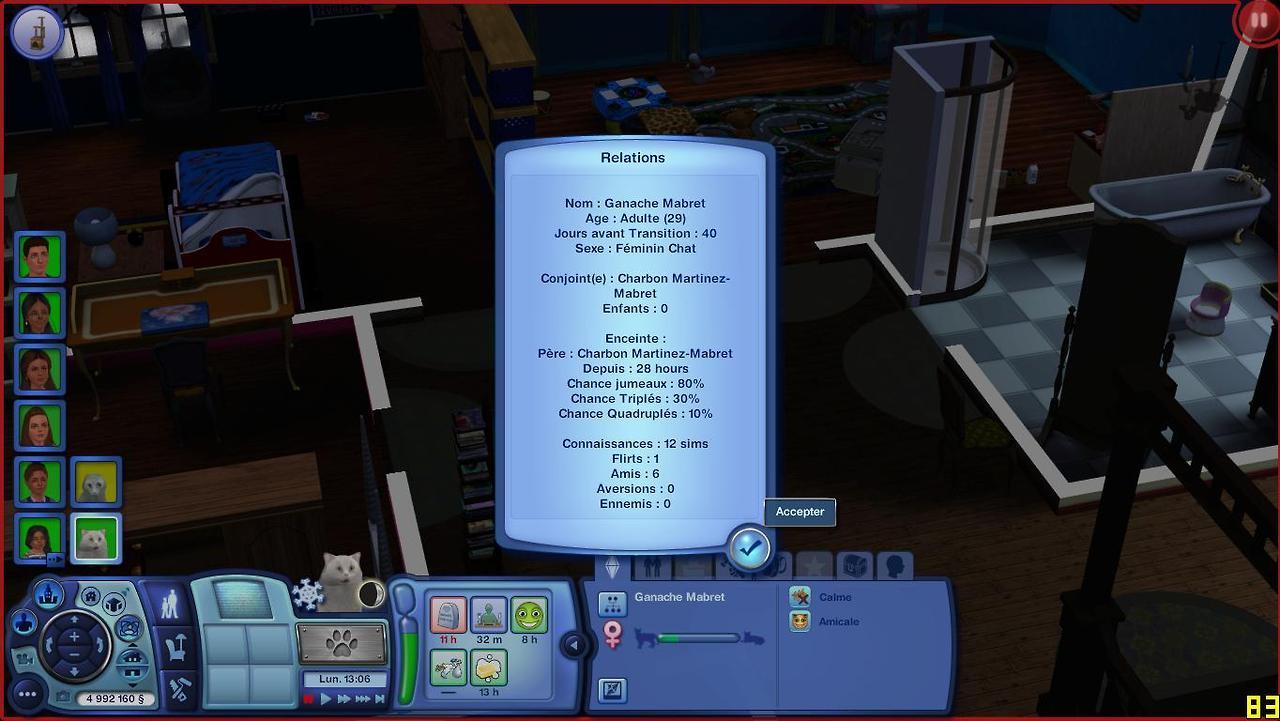Confirm the Relations dialog with the checkmark
Viewport: 1280px width, 721px height.
click(x=749, y=547)
